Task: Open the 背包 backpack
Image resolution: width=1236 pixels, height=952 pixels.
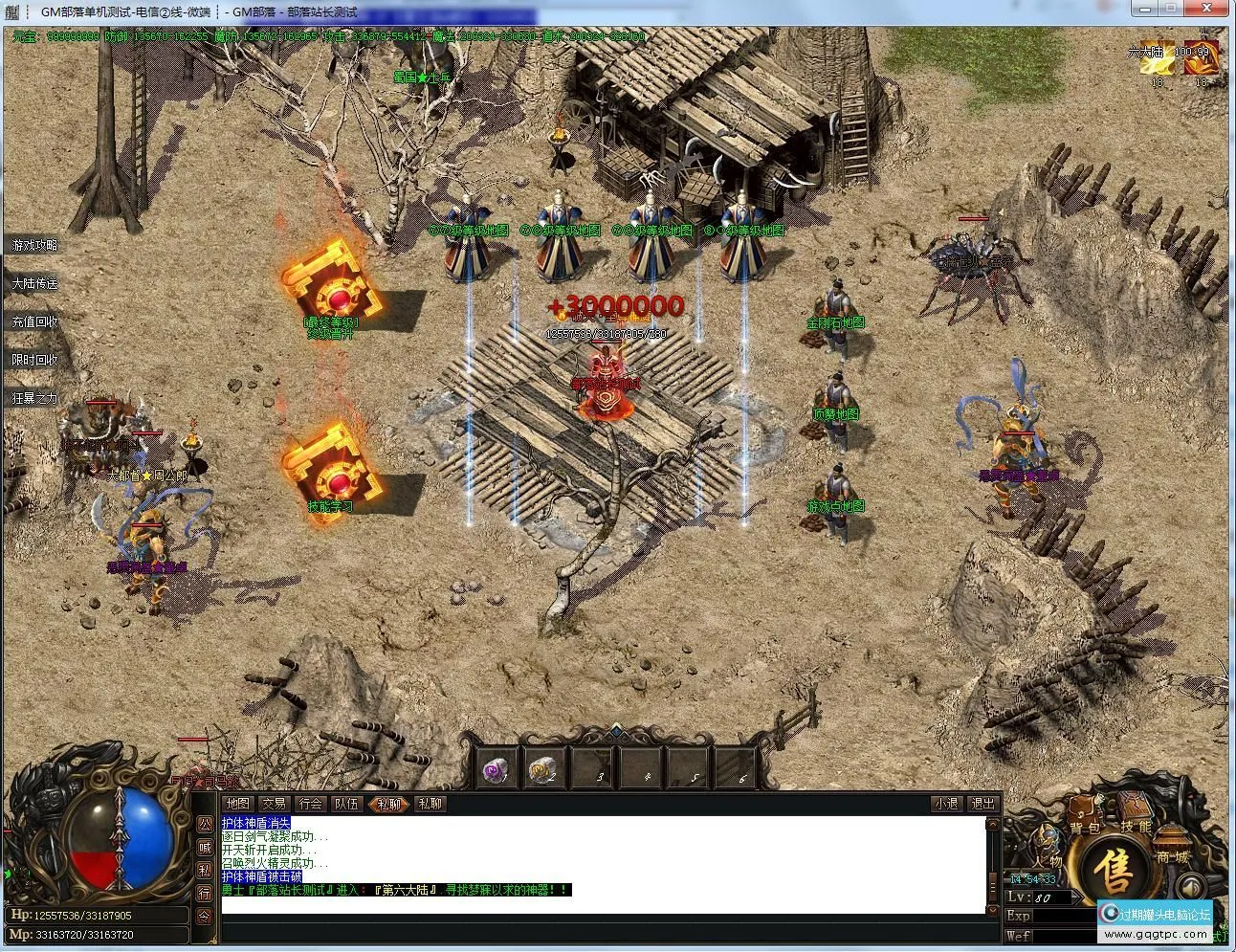Action: tap(1084, 827)
